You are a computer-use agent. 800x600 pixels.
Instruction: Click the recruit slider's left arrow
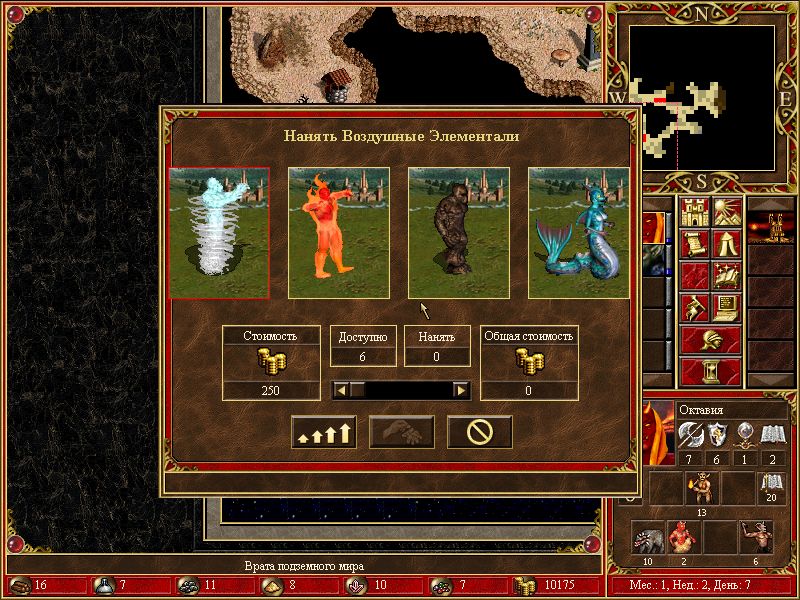pos(340,390)
